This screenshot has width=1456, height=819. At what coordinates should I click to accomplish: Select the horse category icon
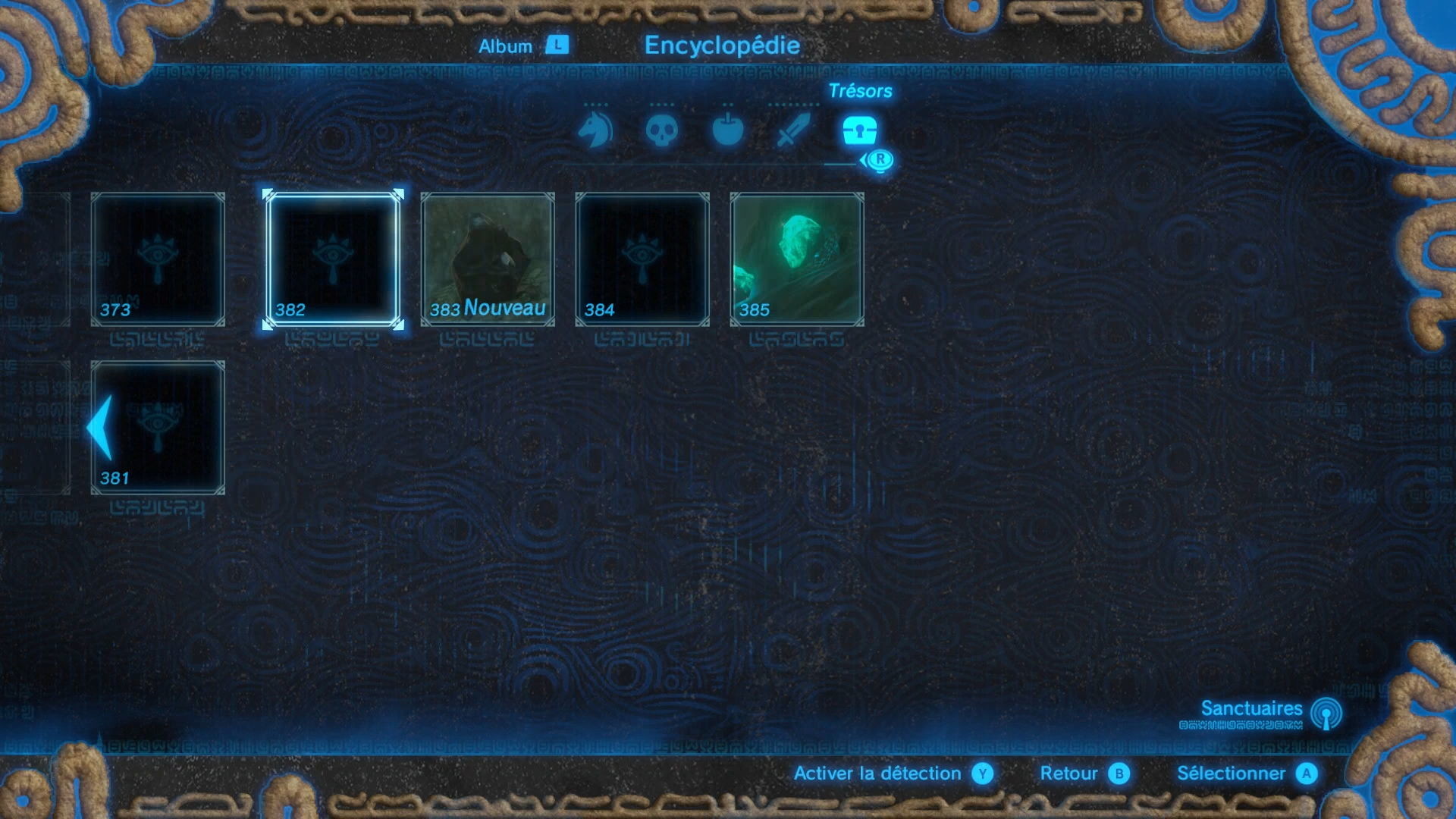pos(595,130)
